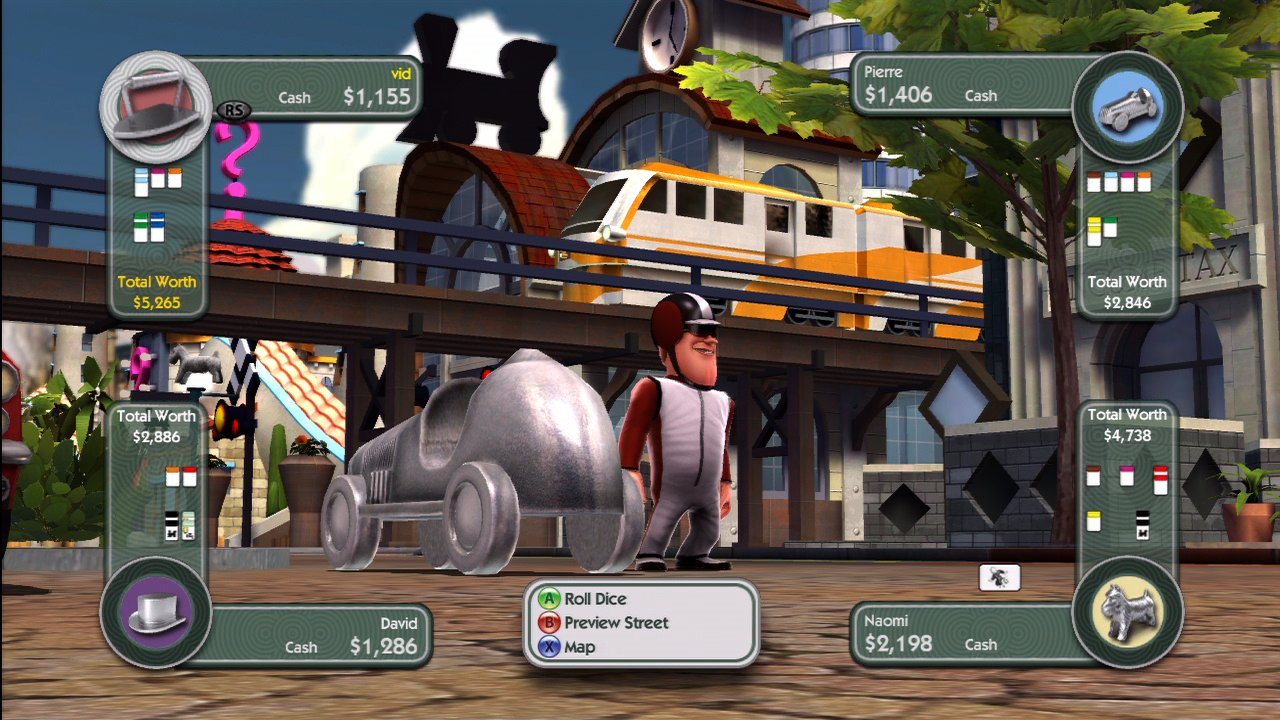
Task: Choose the Preview Street option
Action: (x=615, y=623)
